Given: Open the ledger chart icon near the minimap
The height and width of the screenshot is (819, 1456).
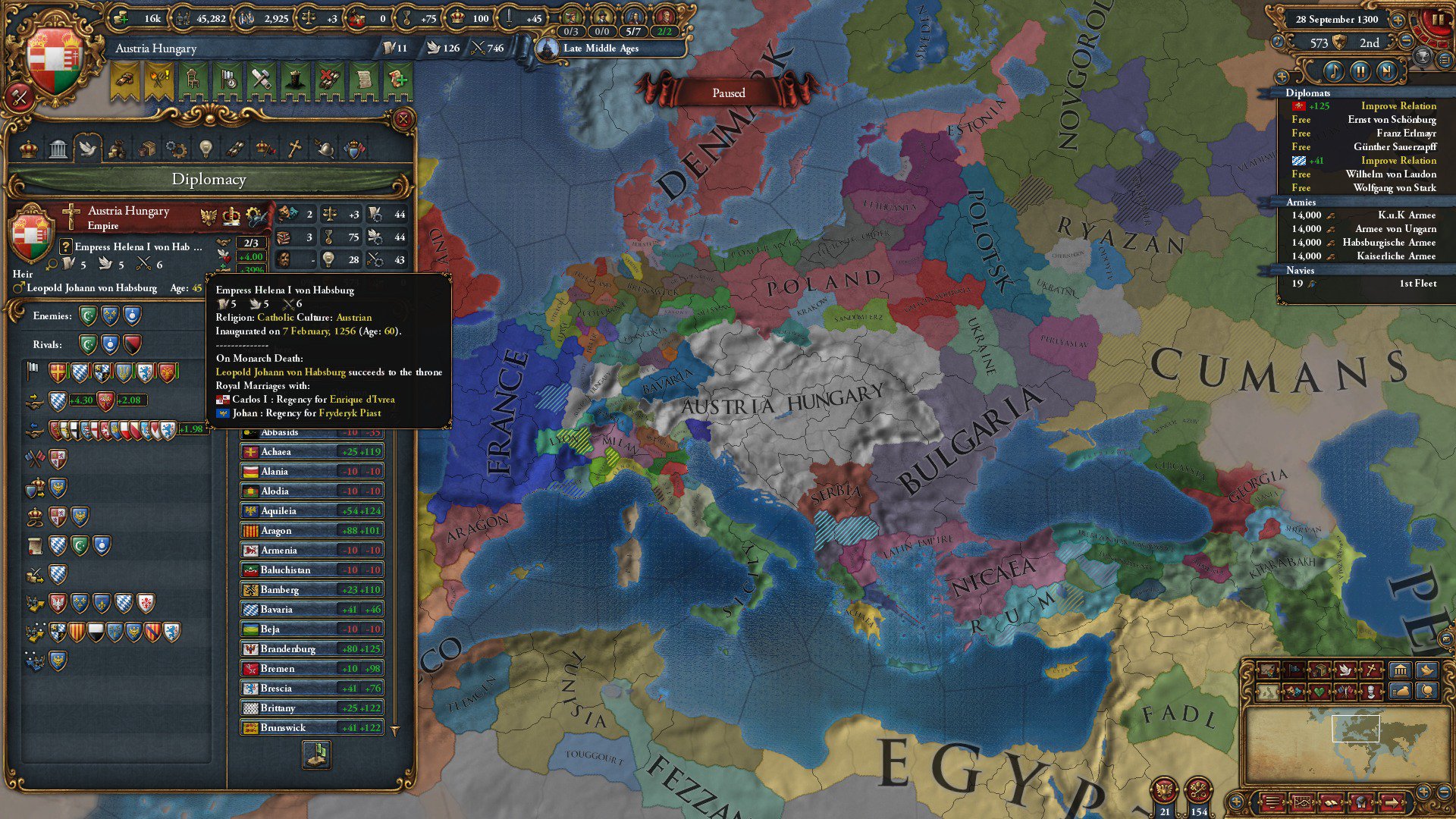Looking at the screenshot, I should (x=1302, y=802).
